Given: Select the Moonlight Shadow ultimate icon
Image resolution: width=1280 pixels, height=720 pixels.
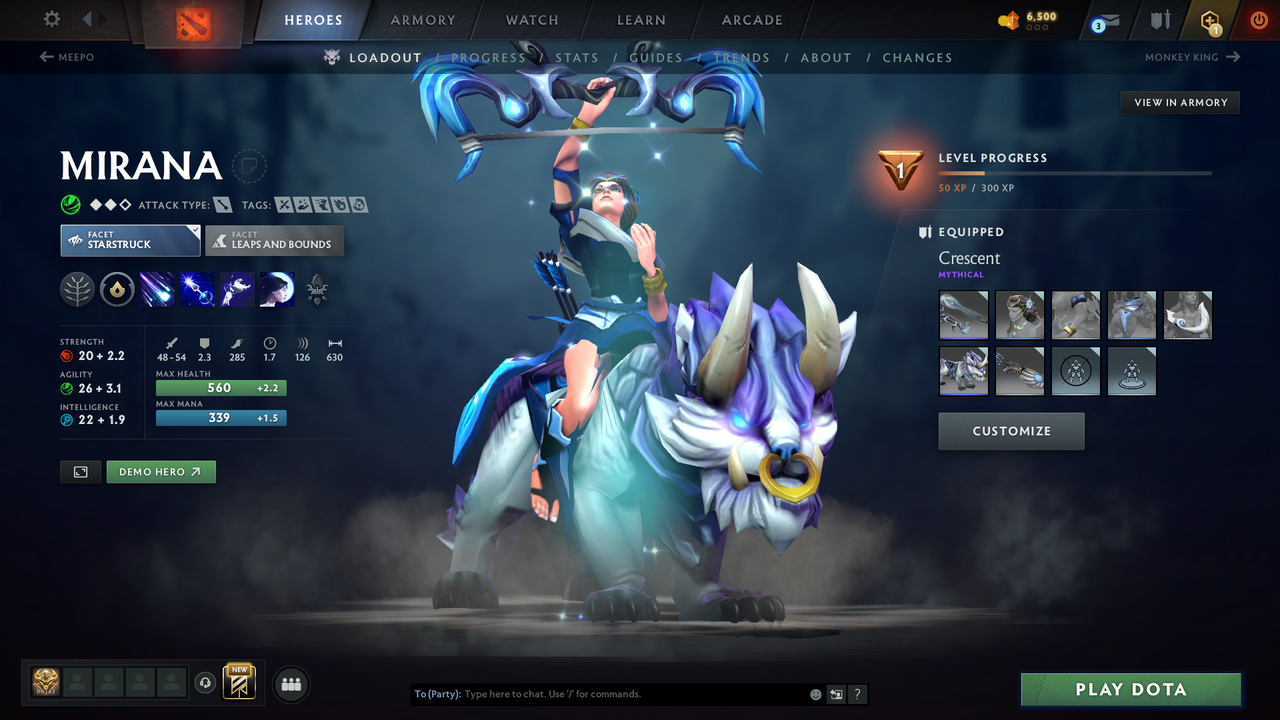Looking at the screenshot, I should pyautogui.click(x=276, y=290).
